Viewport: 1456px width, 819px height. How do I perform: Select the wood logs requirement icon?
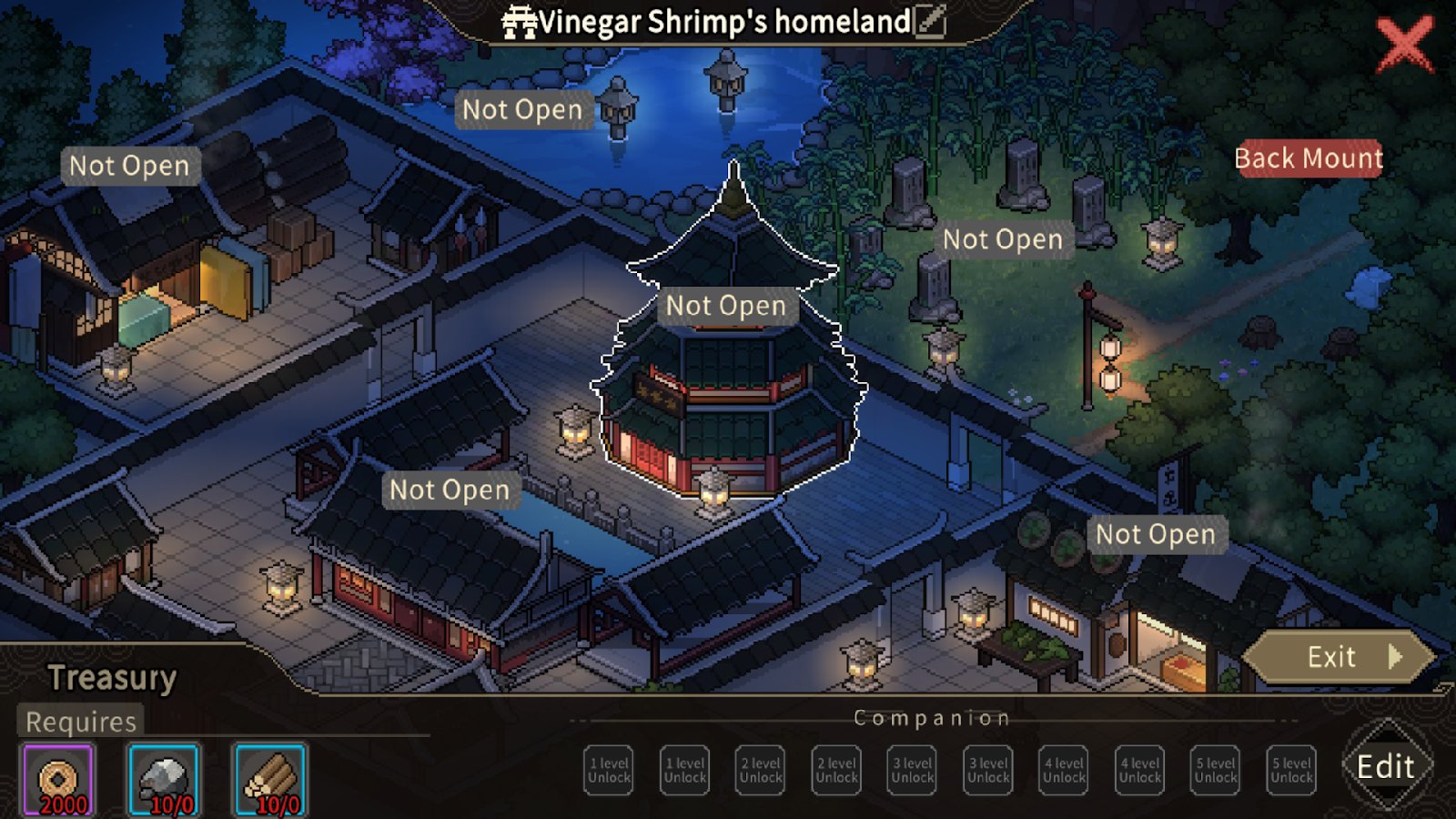point(270,780)
